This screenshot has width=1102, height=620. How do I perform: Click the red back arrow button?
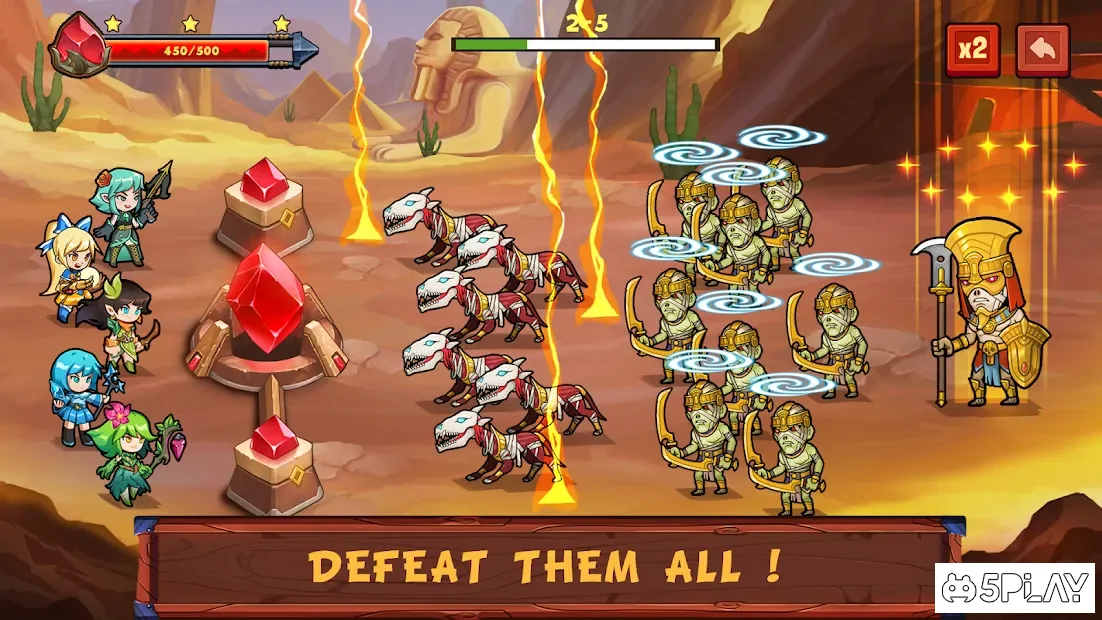[x=1042, y=51]
